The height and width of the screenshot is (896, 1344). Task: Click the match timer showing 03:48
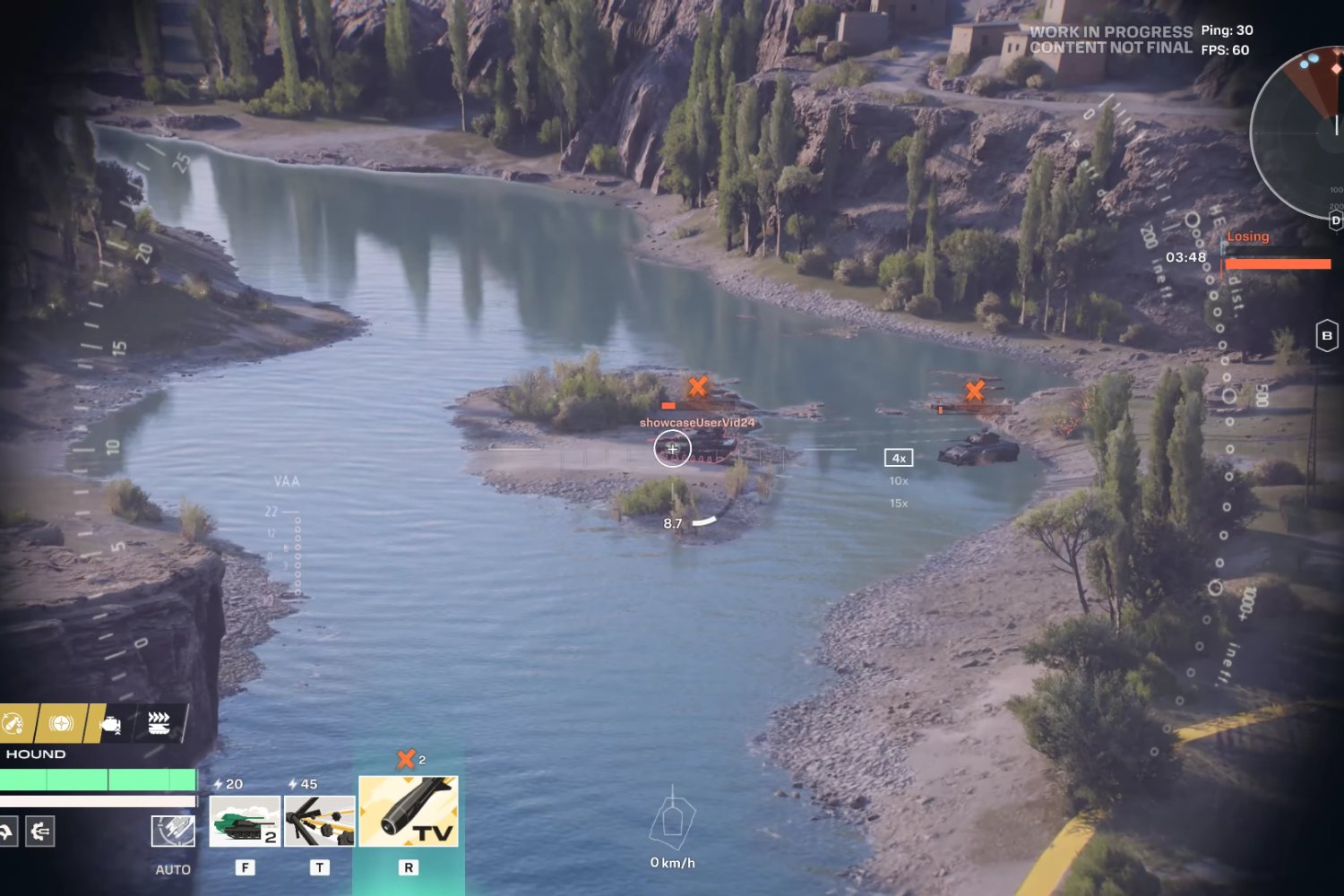(1185, 259)
